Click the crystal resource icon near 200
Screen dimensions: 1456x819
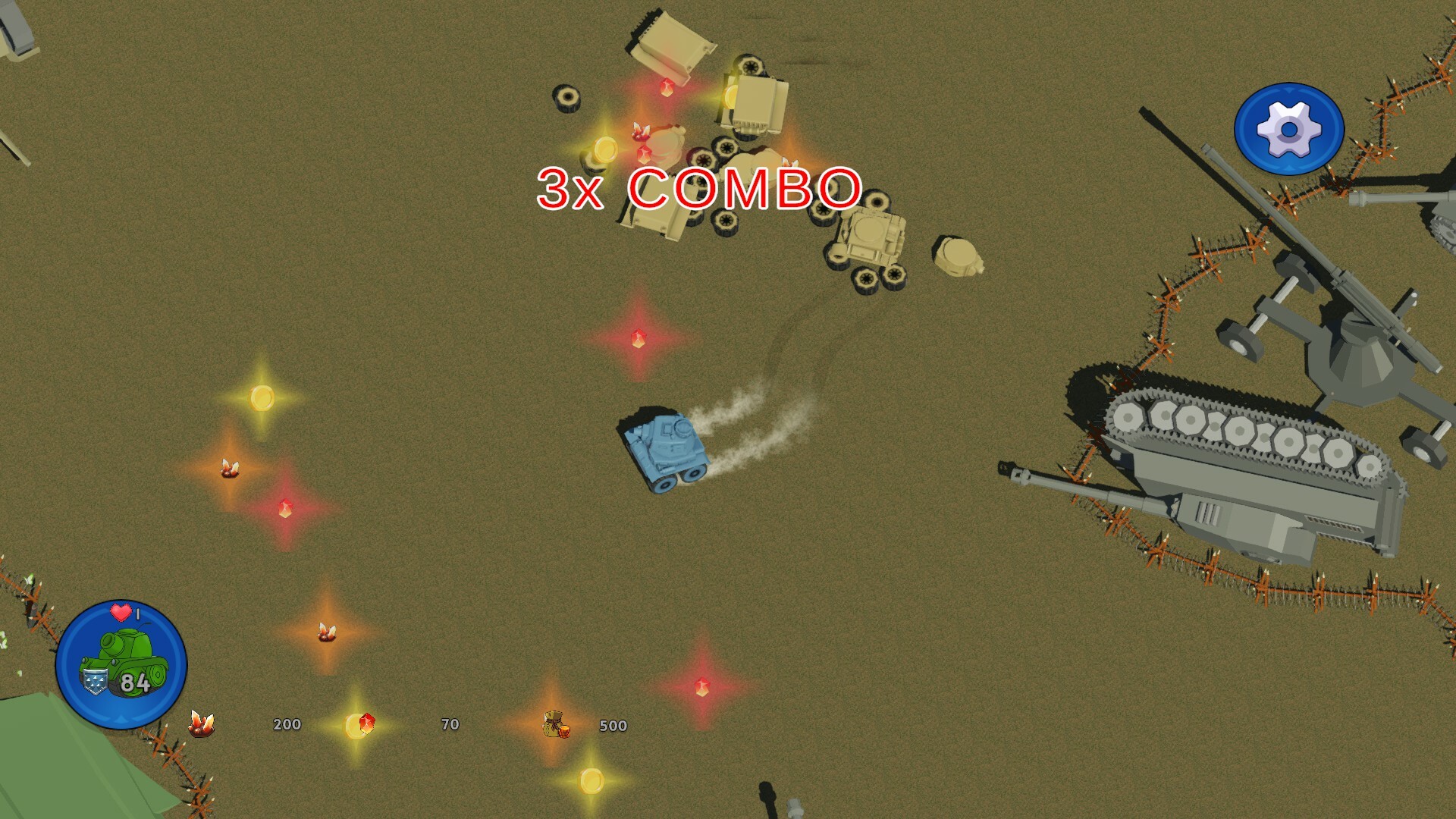201,724
